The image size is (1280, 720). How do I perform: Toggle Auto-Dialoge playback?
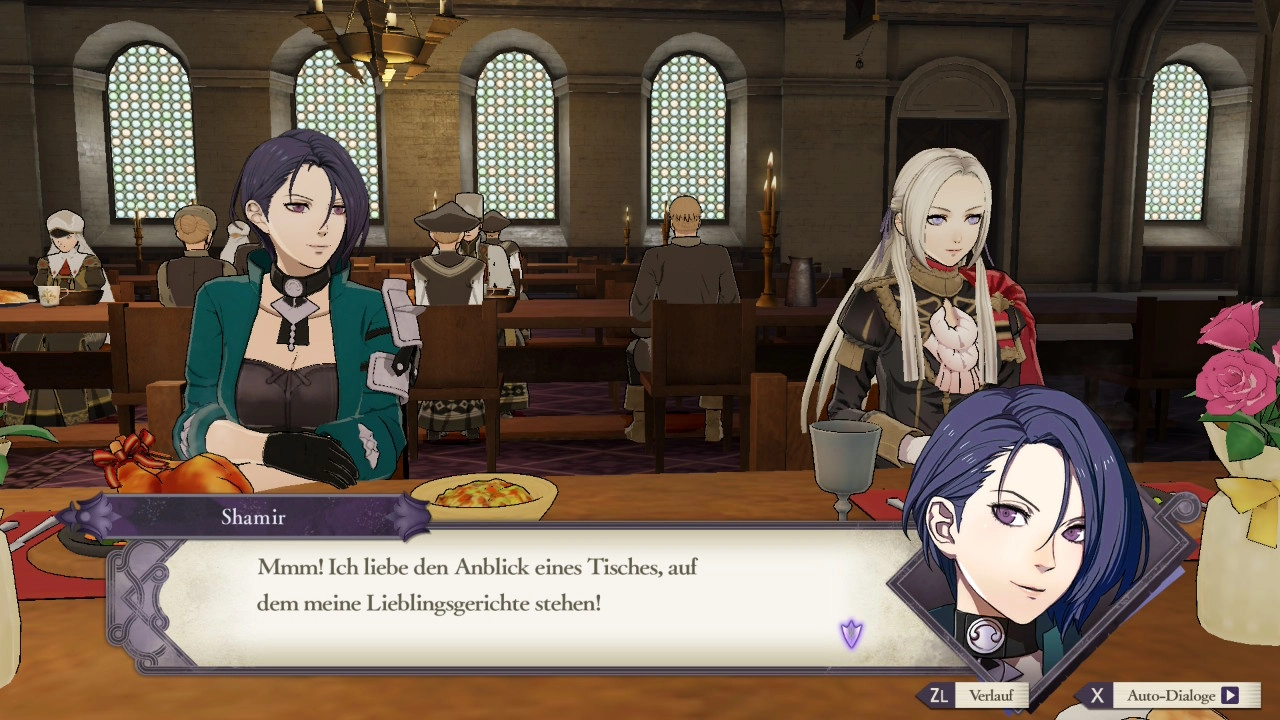click(x=1171, y=695)
